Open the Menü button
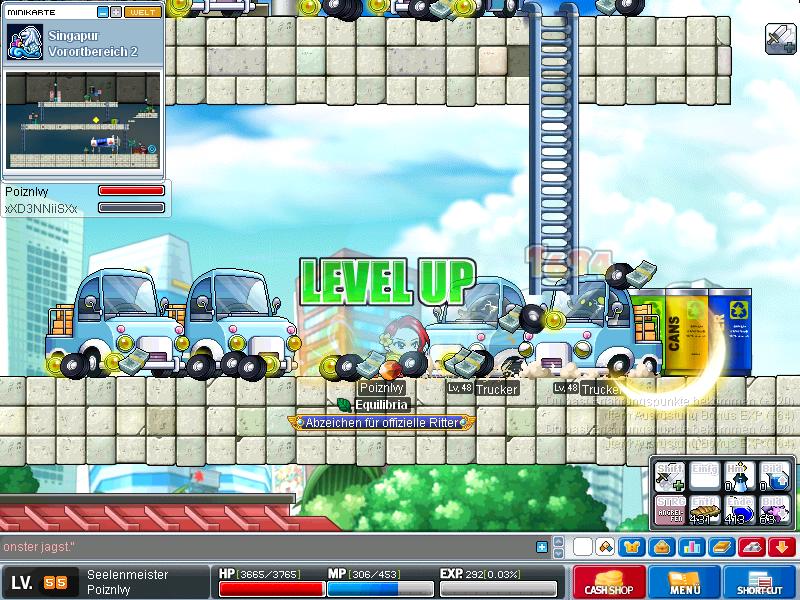The height and width of the screenshot is (600, 800). tap(685, 582)
